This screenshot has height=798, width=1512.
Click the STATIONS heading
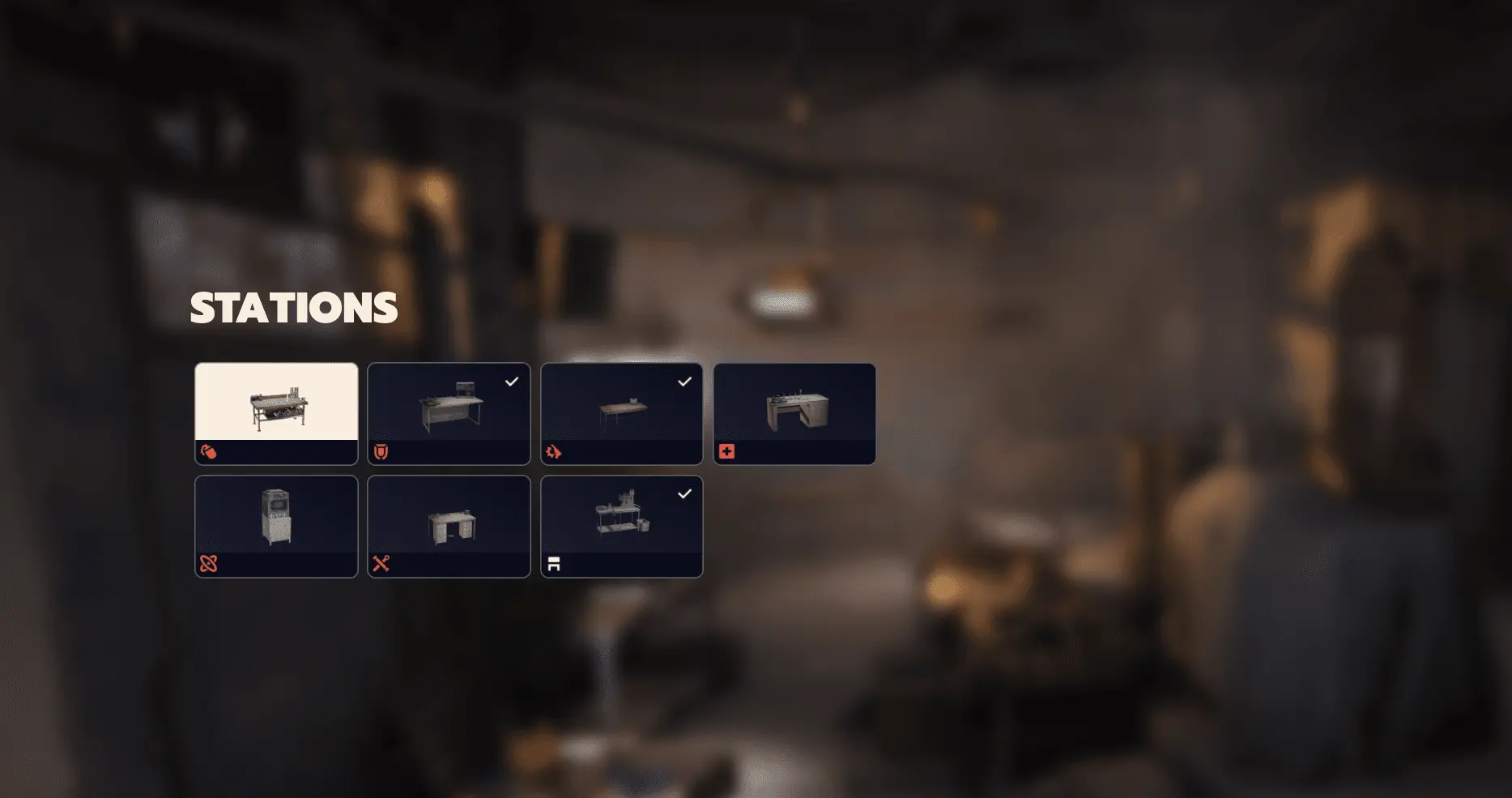(x=293, y=308)
